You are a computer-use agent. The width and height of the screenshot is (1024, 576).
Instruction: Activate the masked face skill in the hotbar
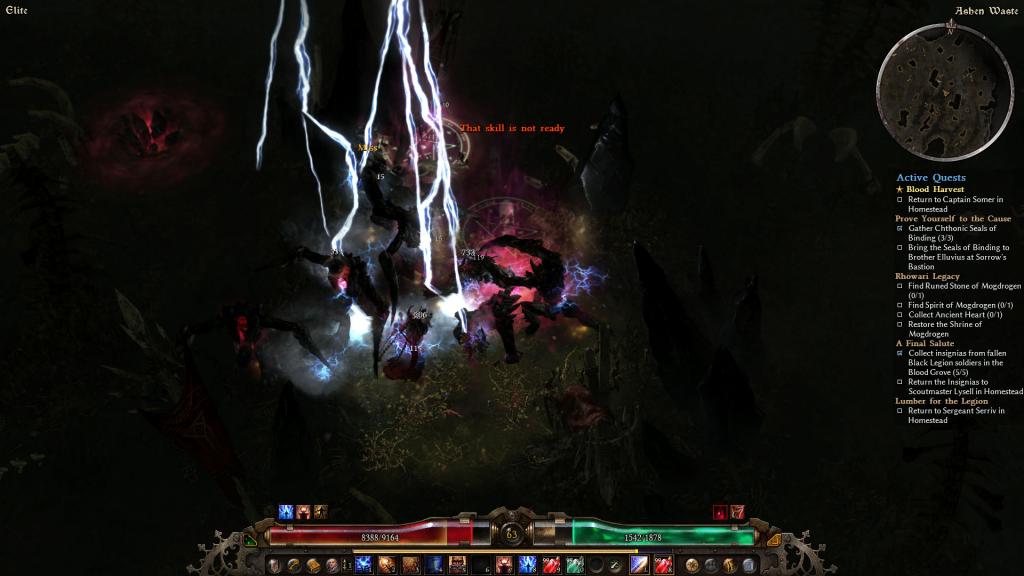pyautogui.click(x=457, y=565)
